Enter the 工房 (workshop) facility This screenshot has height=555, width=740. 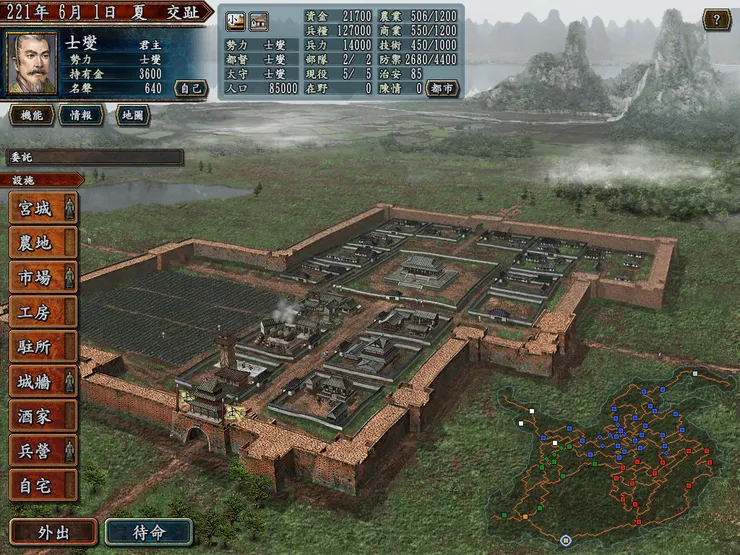click(43, 312)
